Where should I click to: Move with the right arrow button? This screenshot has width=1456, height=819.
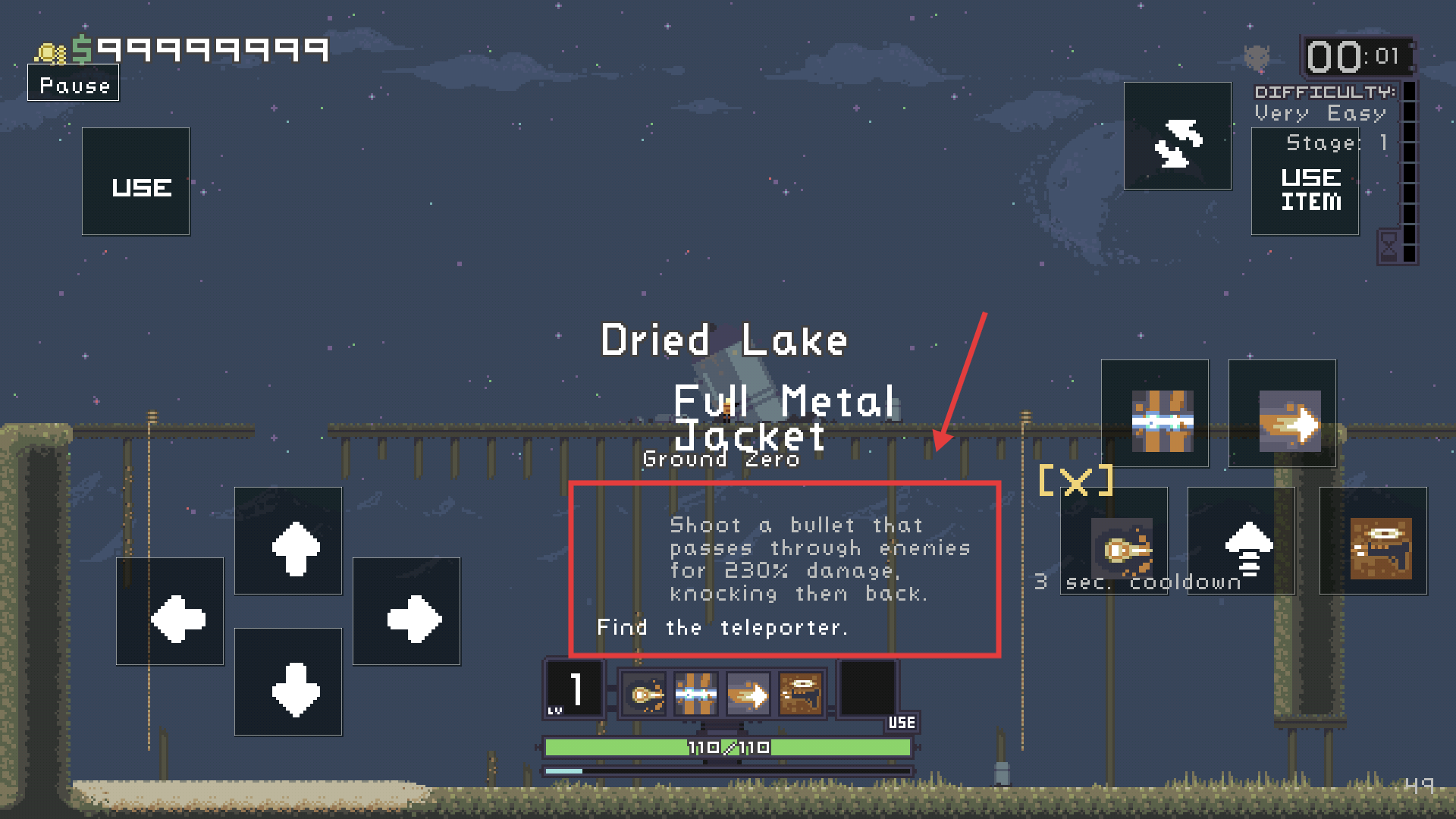click(406, 611)
